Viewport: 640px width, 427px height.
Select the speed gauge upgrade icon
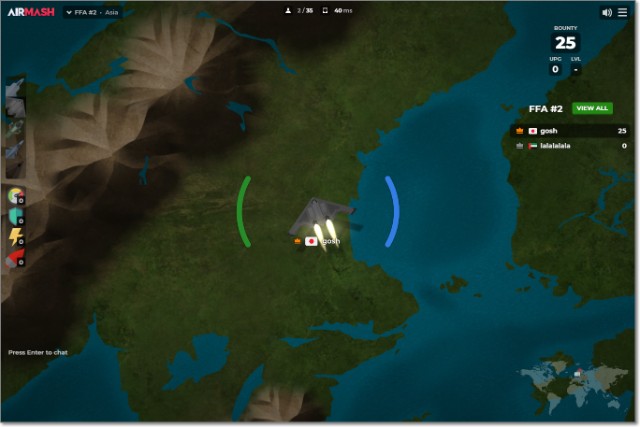pos(15,195)
